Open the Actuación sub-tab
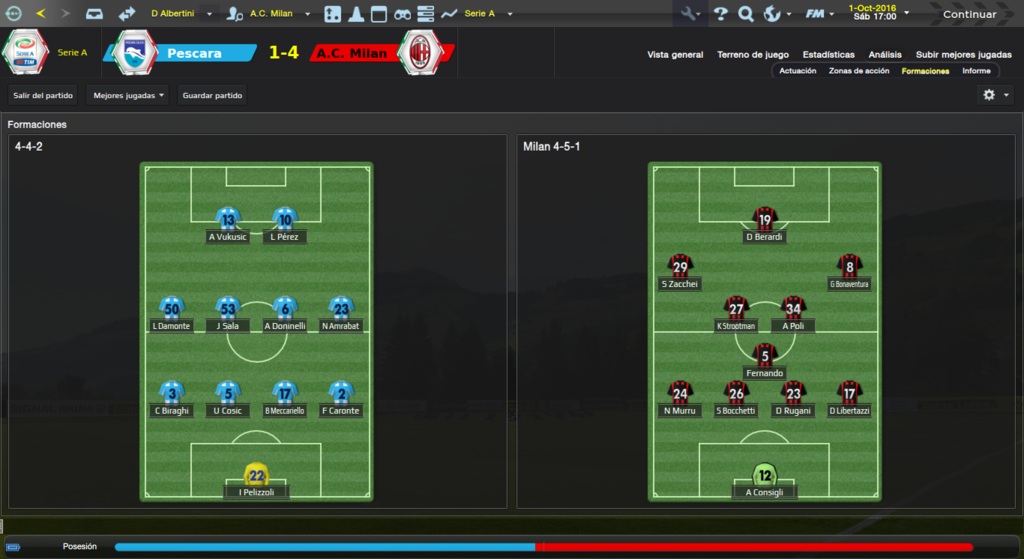This screenshot has height=559, width=1024. (797, 71)
